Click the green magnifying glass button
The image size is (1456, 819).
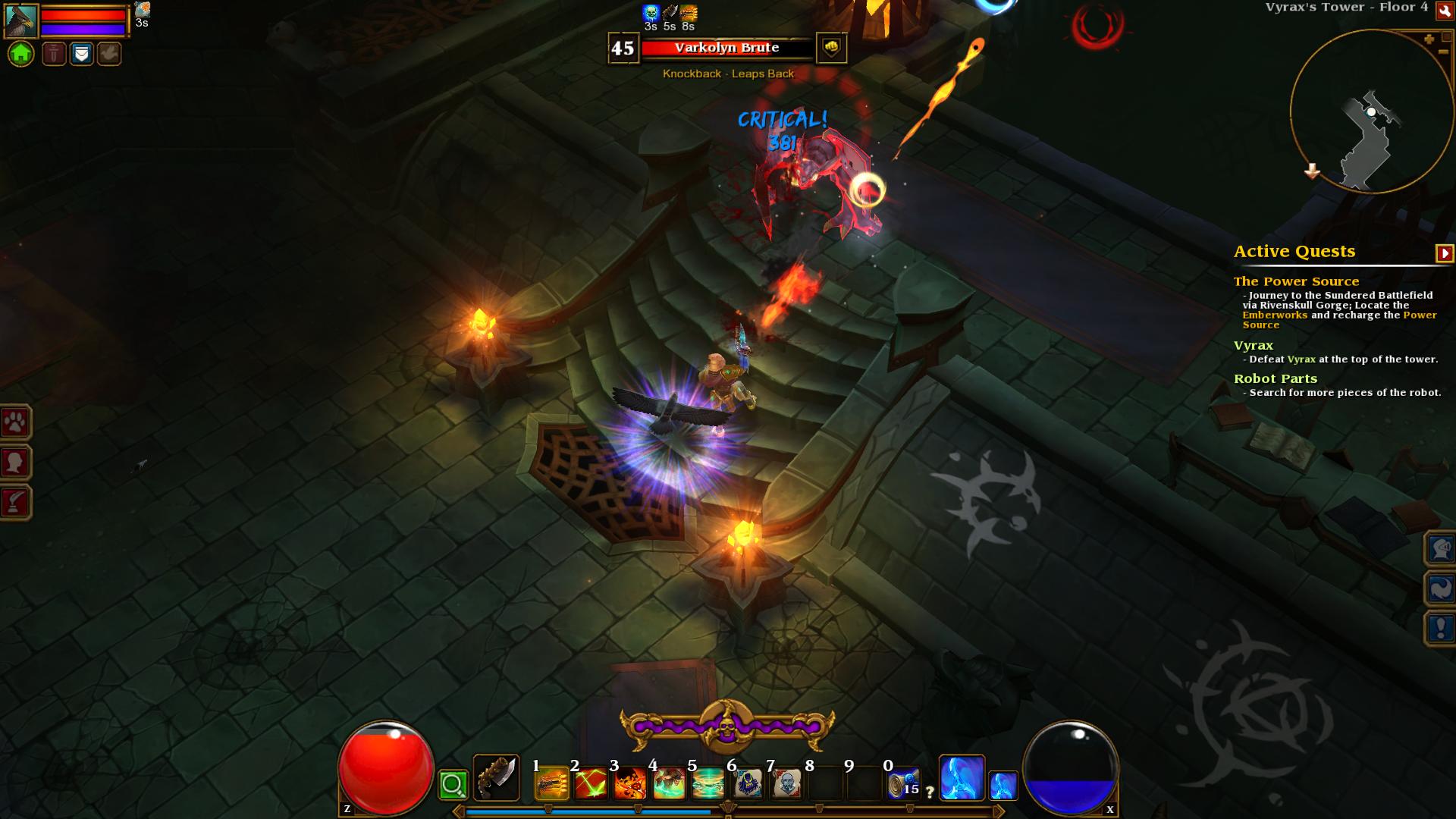pos(453,785)
